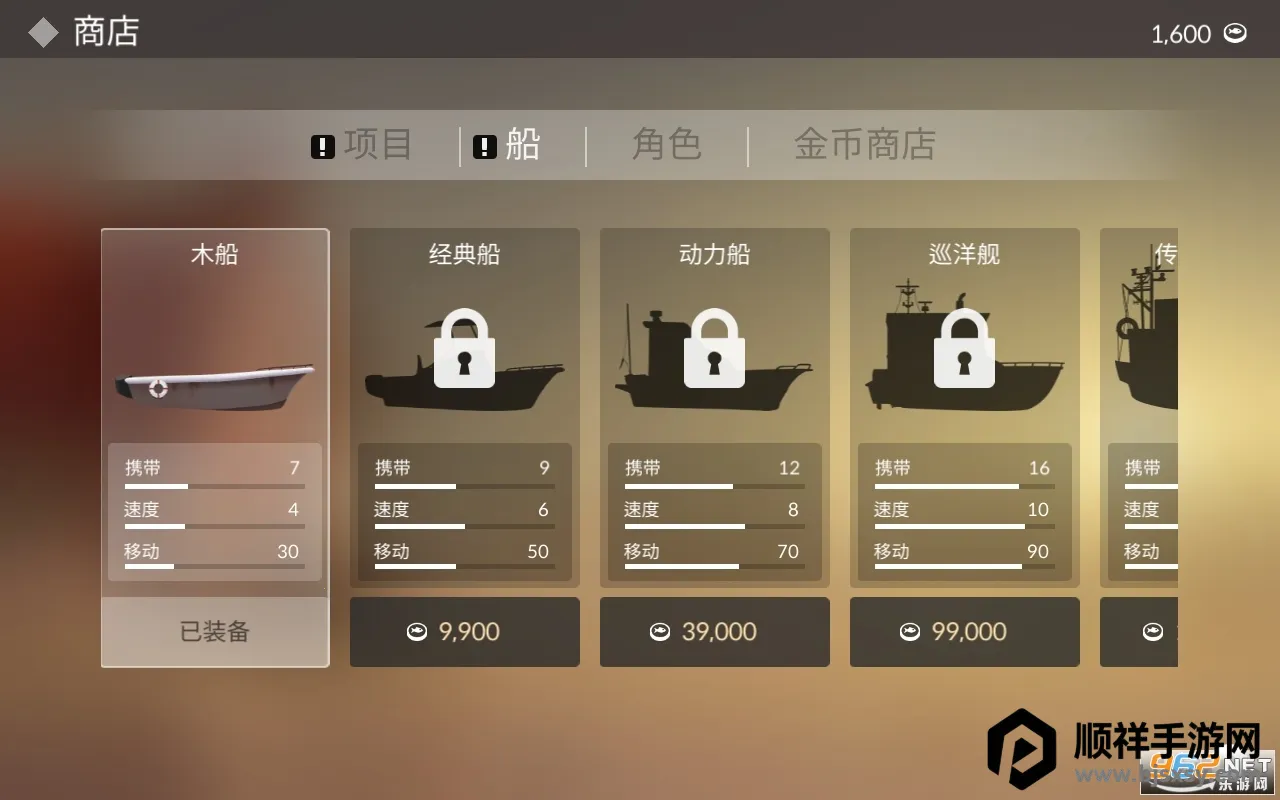Screen dimensions: 1280x800
Task: Buy the 经典船 for 9,900 coins
Action: 464,632
